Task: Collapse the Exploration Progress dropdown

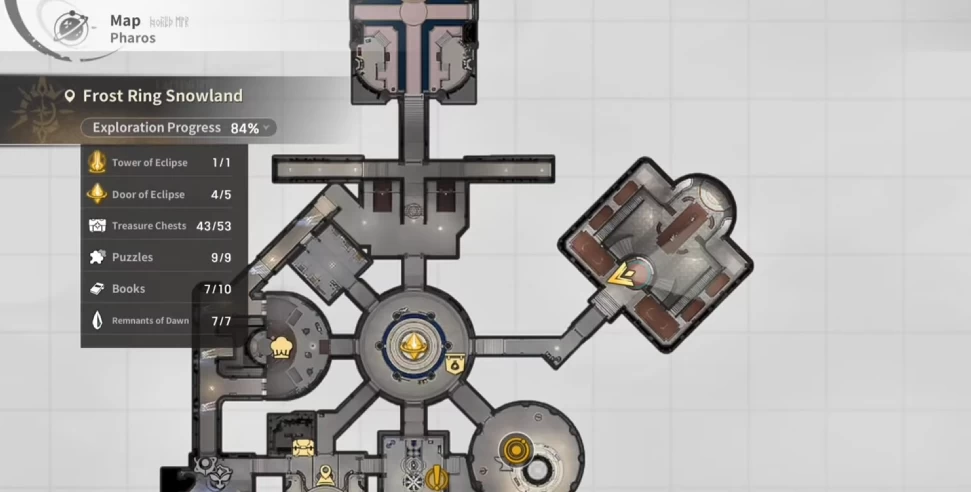Action: (266, 128)
